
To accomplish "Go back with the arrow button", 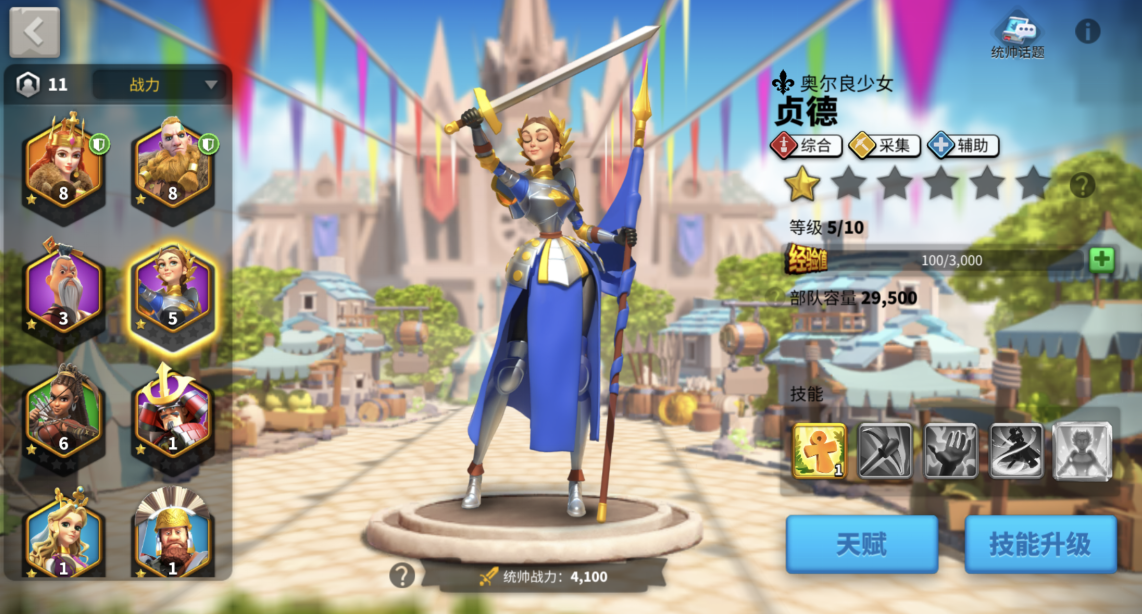I will coord(34,33).
